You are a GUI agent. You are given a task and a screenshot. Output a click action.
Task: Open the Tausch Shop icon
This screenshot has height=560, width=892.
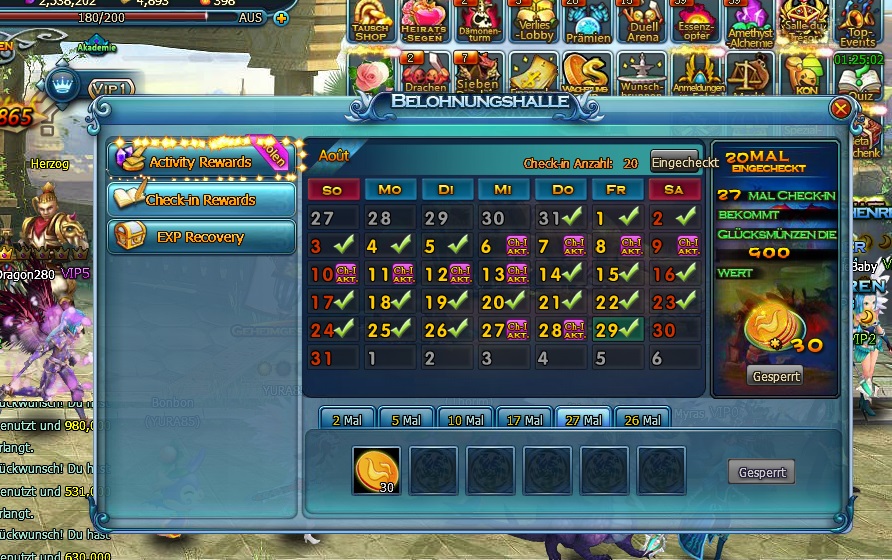point(371,21)
